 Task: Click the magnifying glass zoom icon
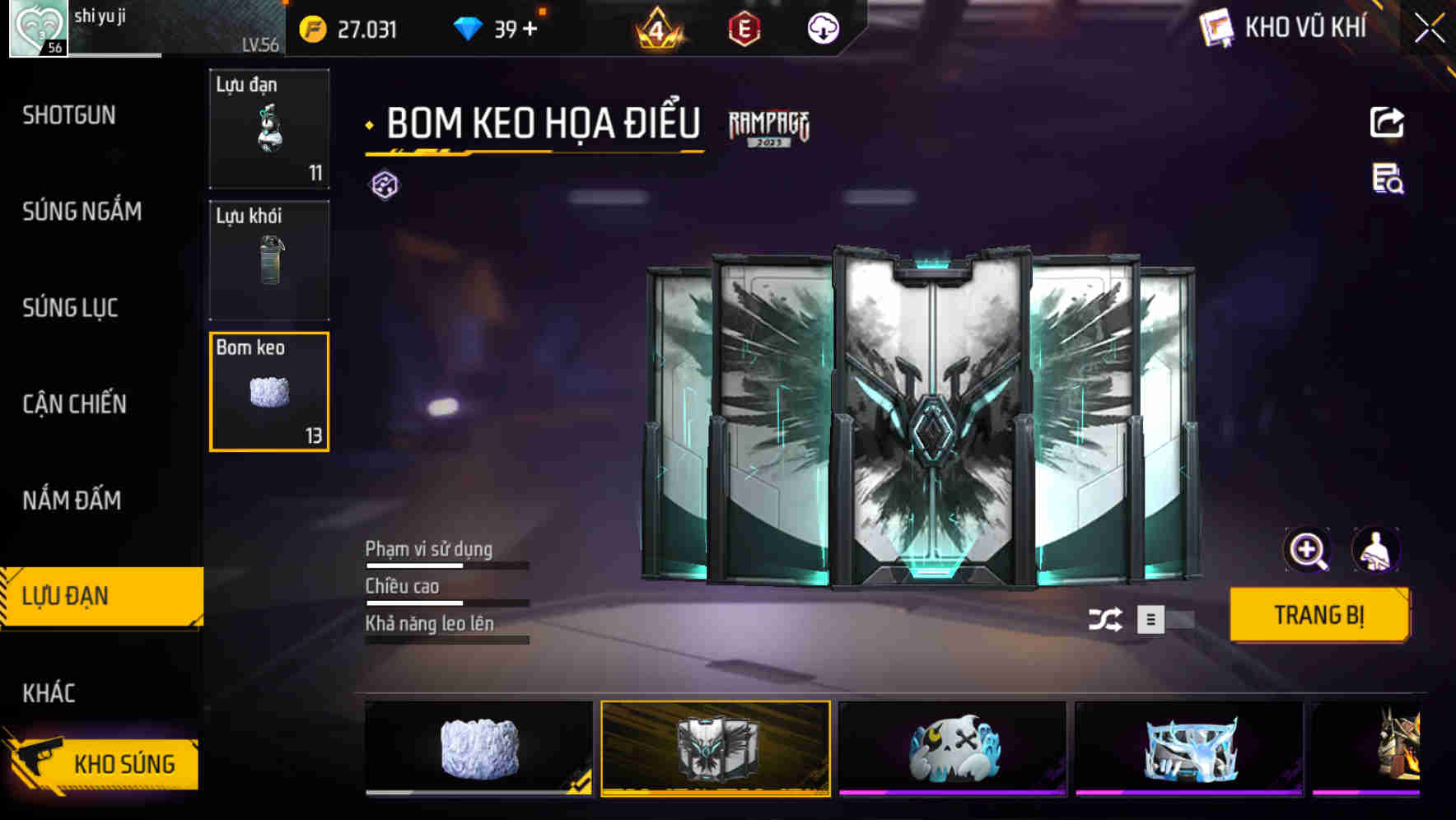(1307, 549)
